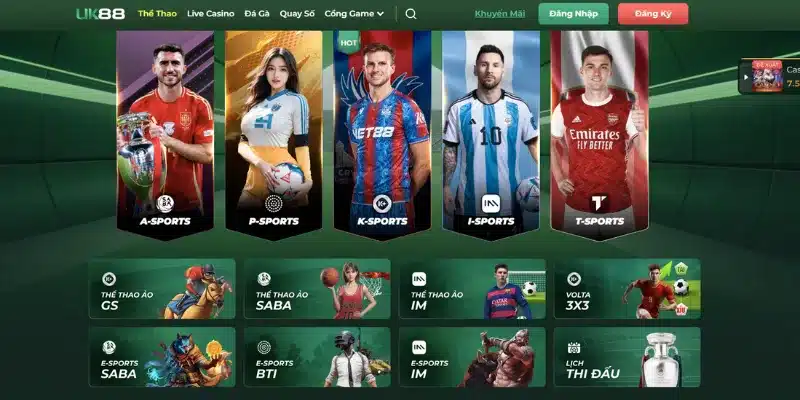Select the I-Sports card
The width and height of the screenshot is (800, 400).
tap(491, 130)
